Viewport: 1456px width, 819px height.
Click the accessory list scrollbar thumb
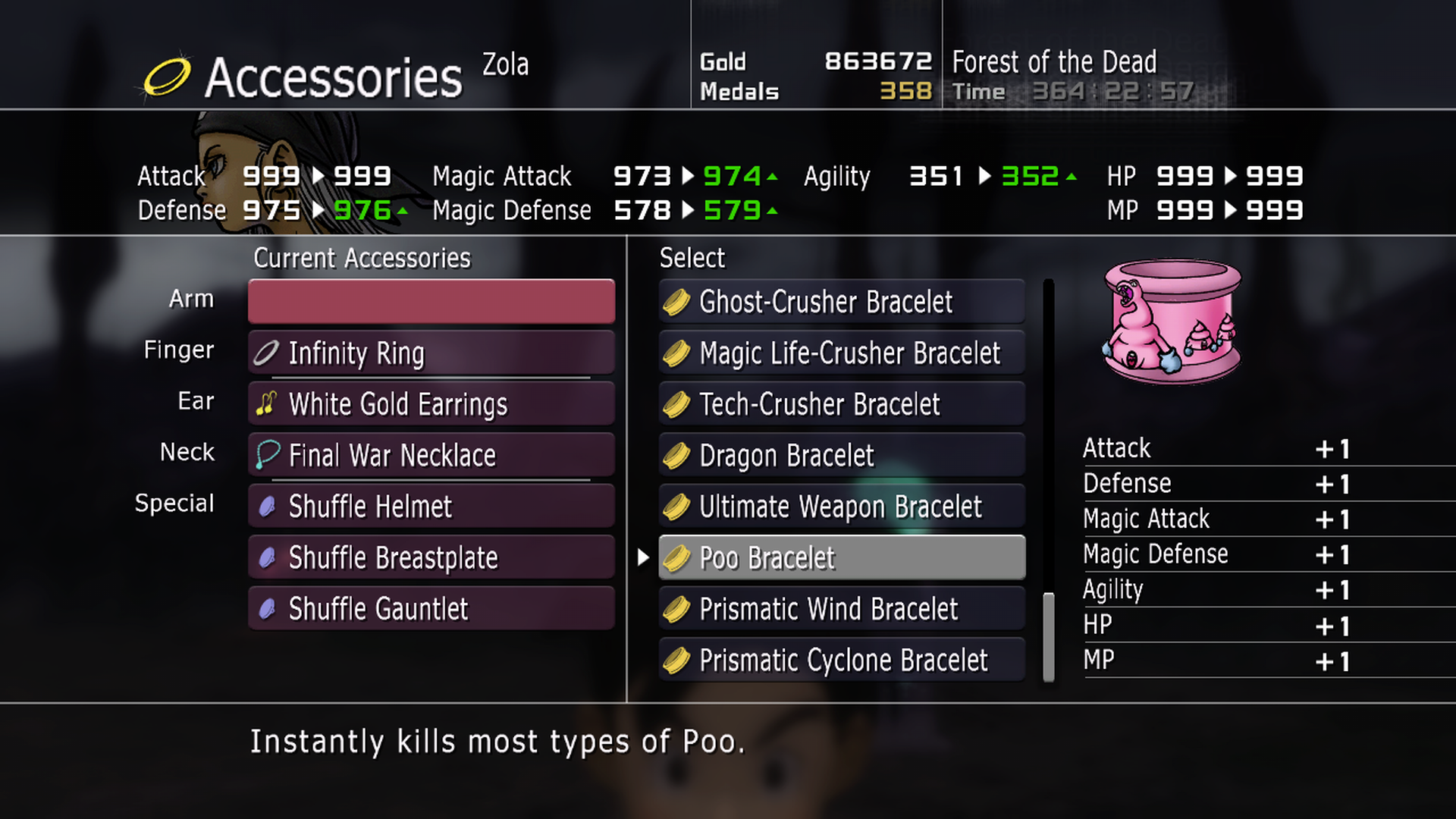(1049, 637)
